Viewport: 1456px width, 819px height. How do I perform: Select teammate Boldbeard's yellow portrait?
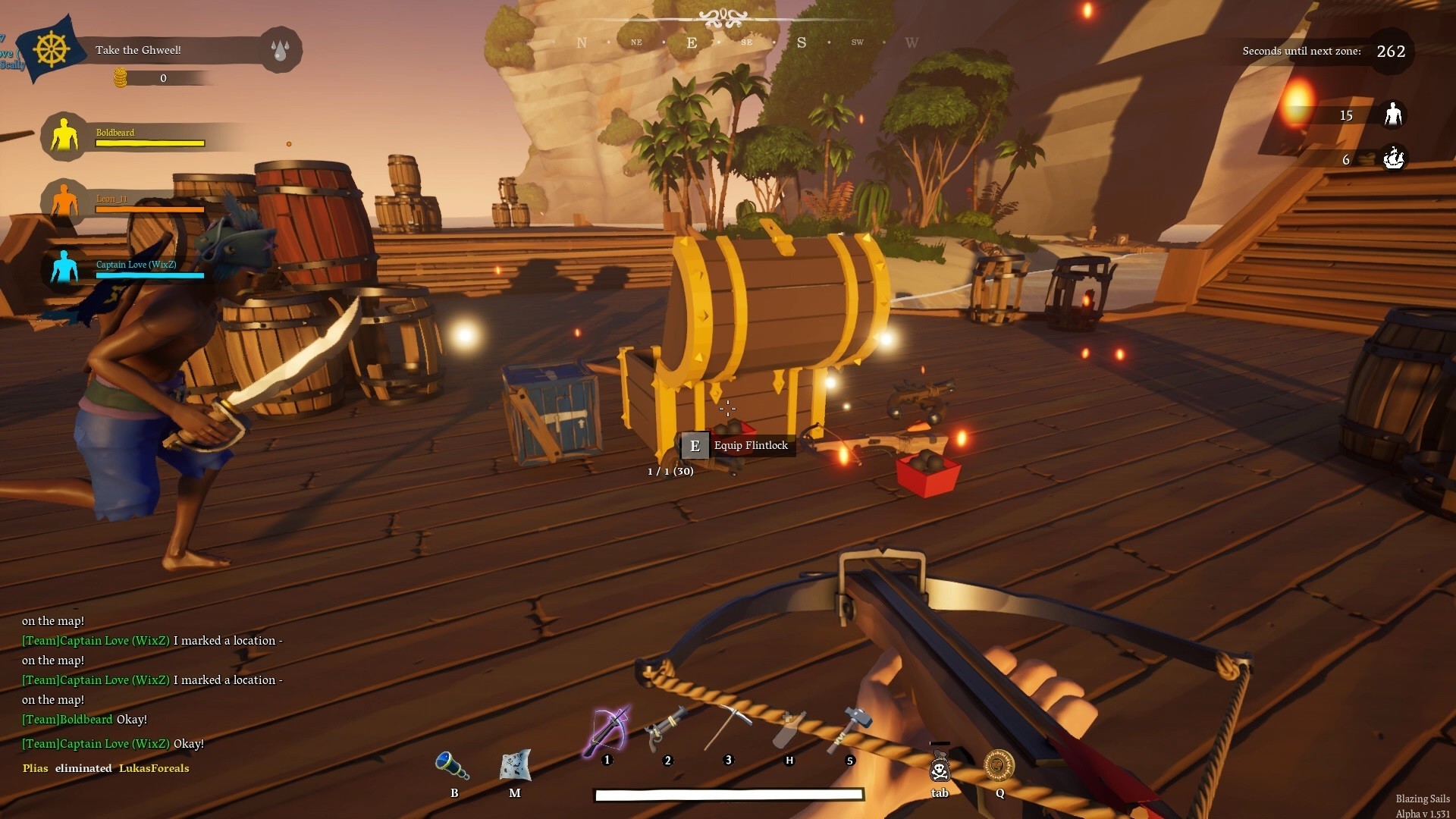point(64,136)
